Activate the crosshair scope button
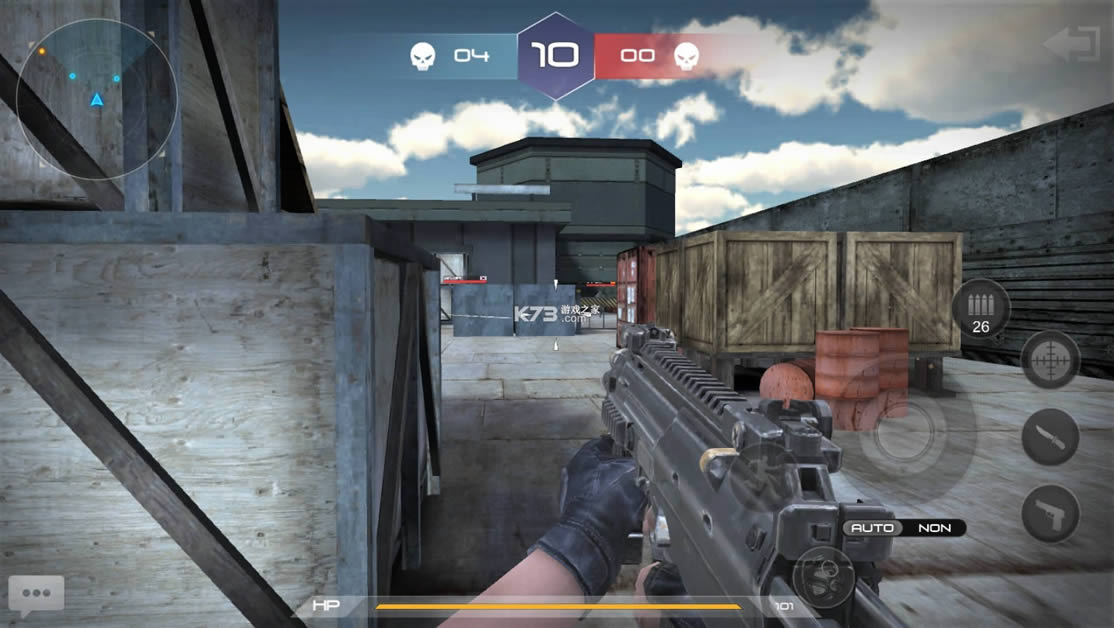1114x628 pixels. (1050, 359)
